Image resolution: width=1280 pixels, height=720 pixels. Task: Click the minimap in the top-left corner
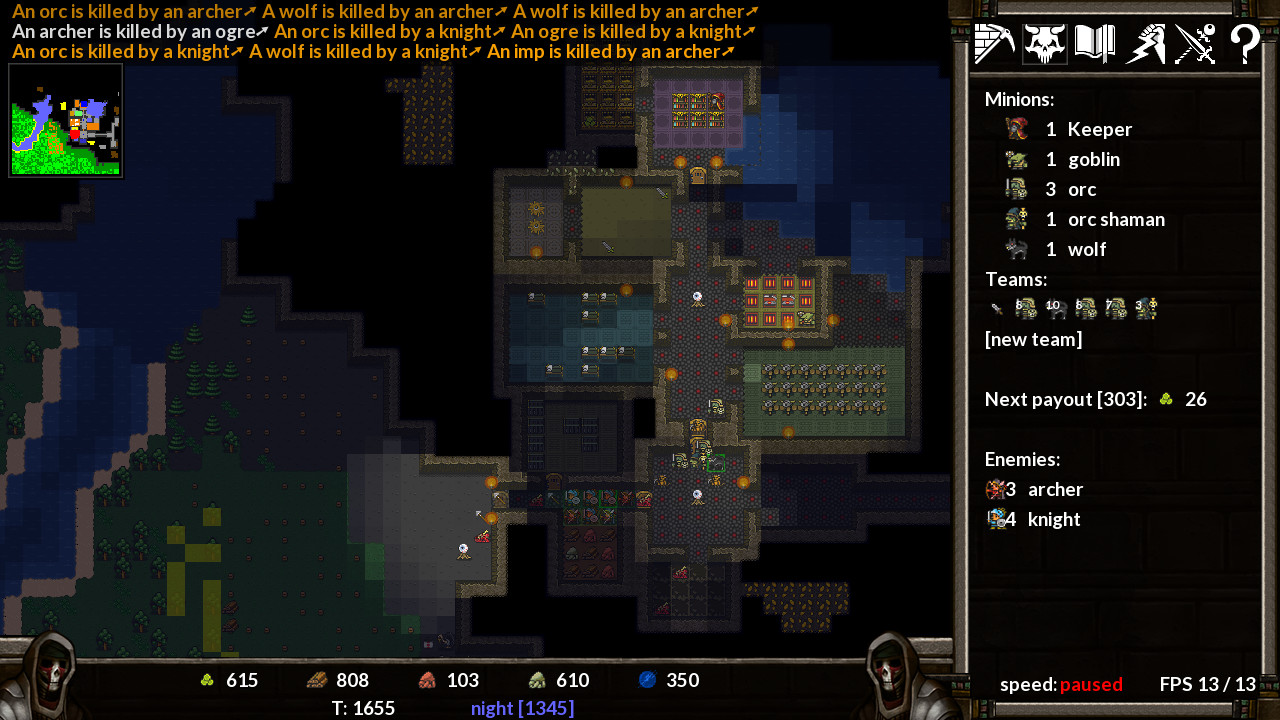pyautogui.click(x=65, y=120)
